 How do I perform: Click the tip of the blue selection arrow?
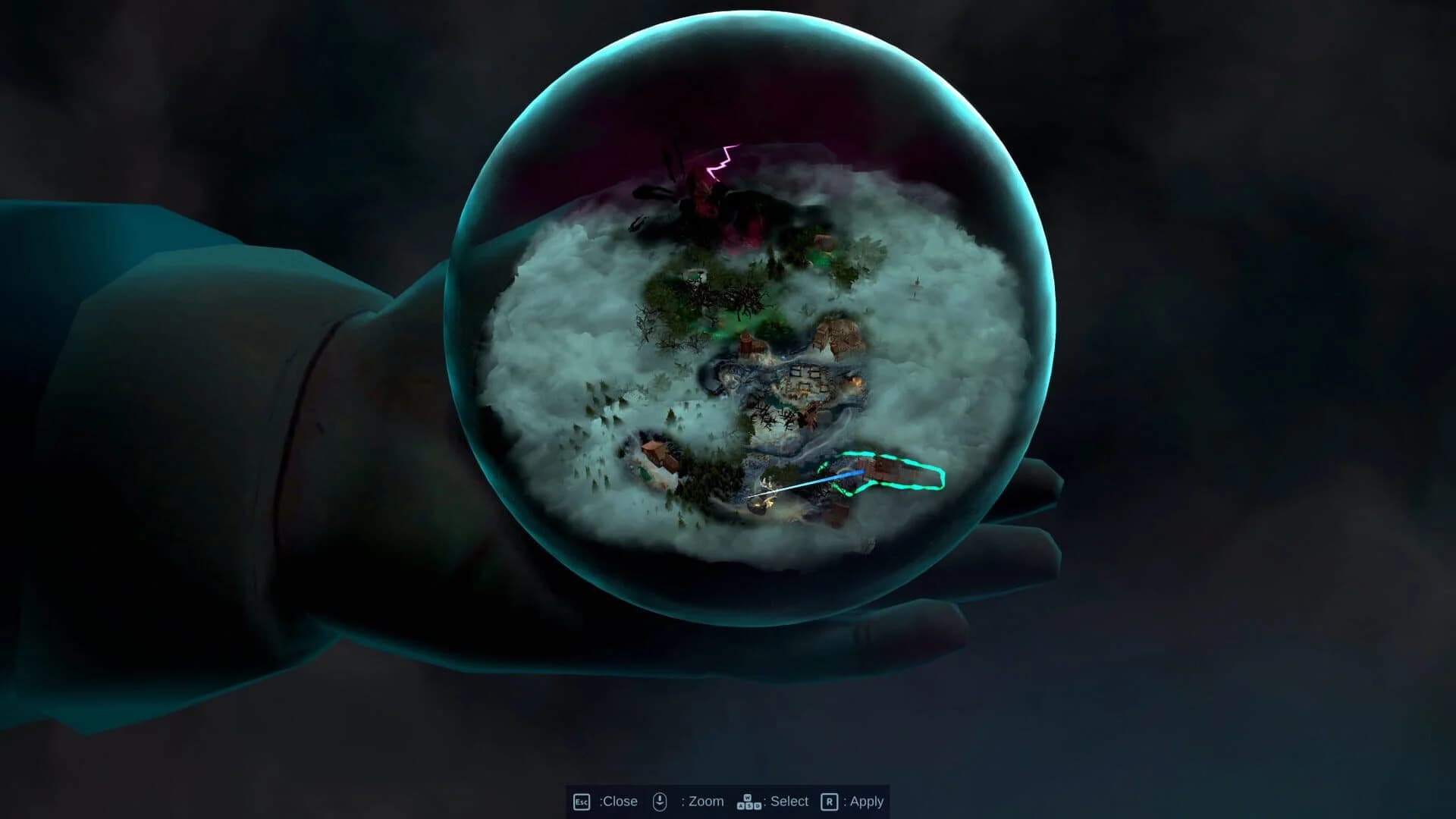pyautogui.click(x=864, y=472)
